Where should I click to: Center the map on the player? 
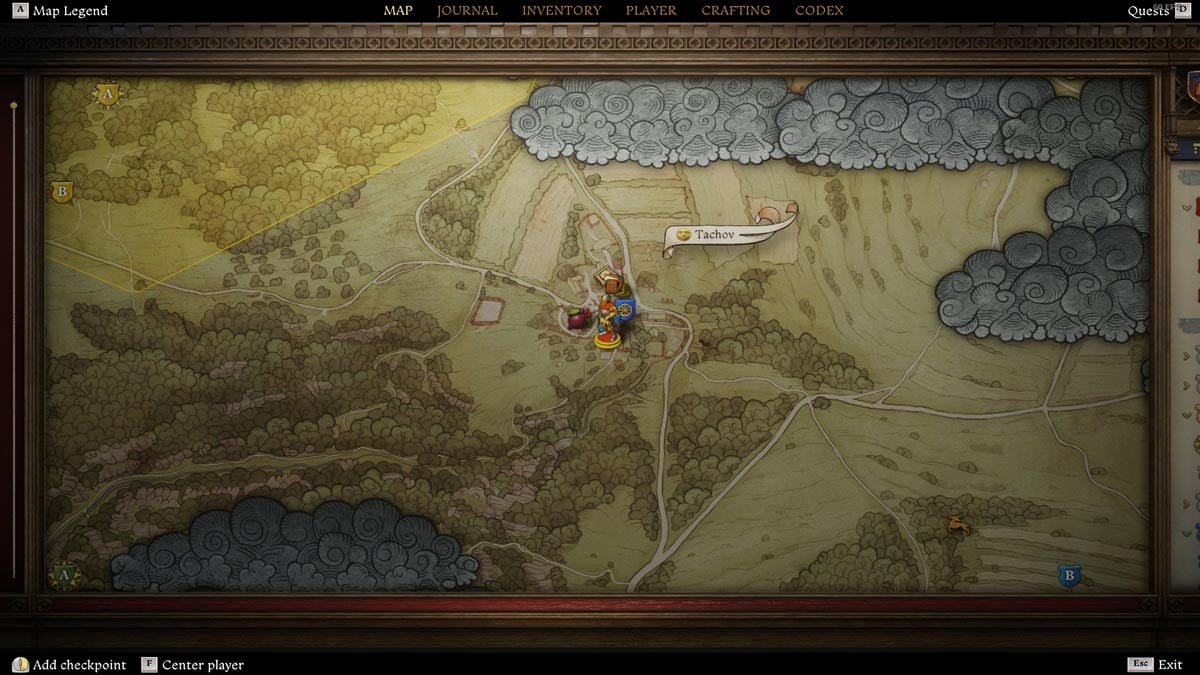tap(202, 665)
